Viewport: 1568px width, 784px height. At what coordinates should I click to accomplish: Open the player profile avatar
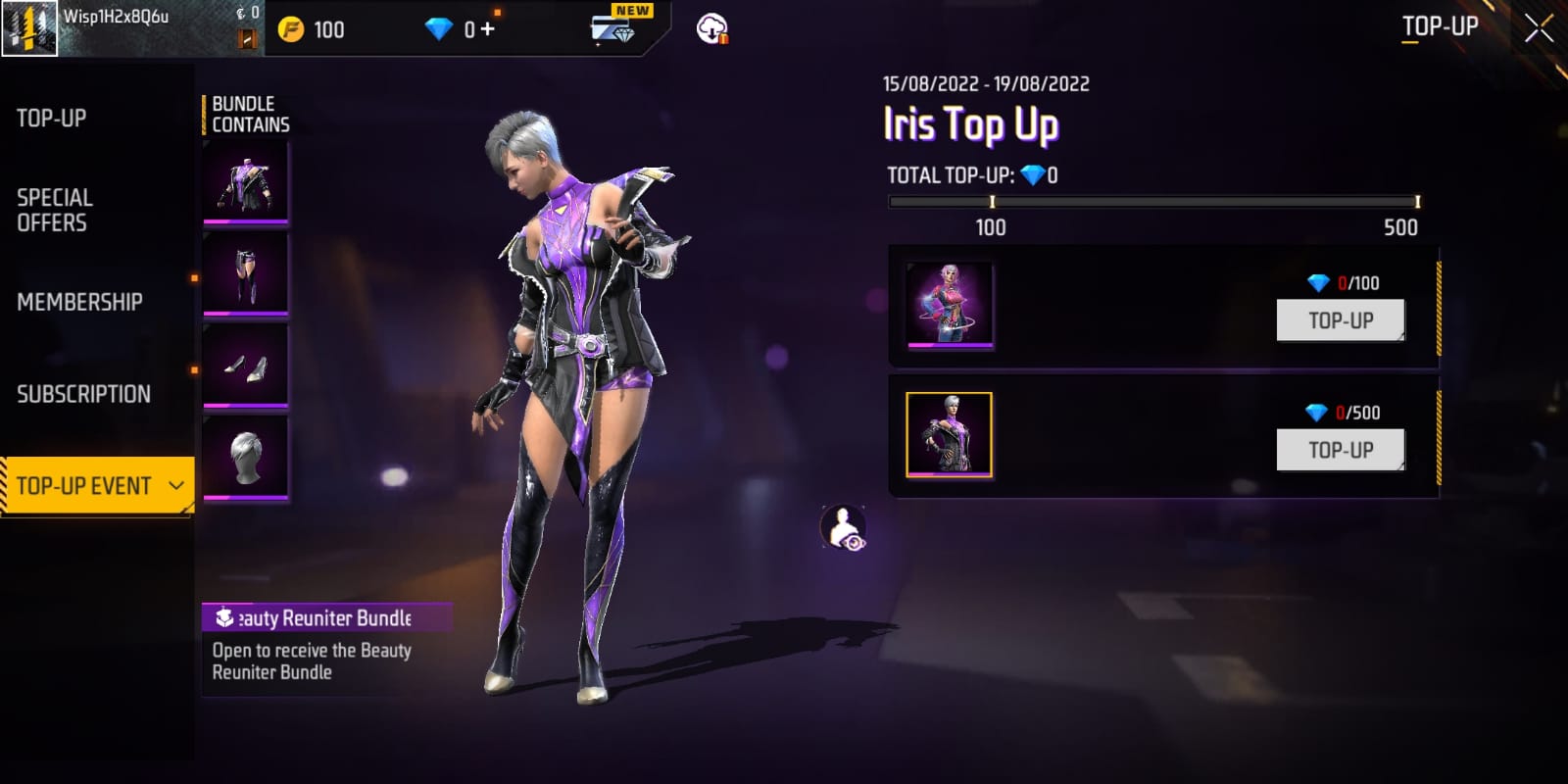(29, 28)
